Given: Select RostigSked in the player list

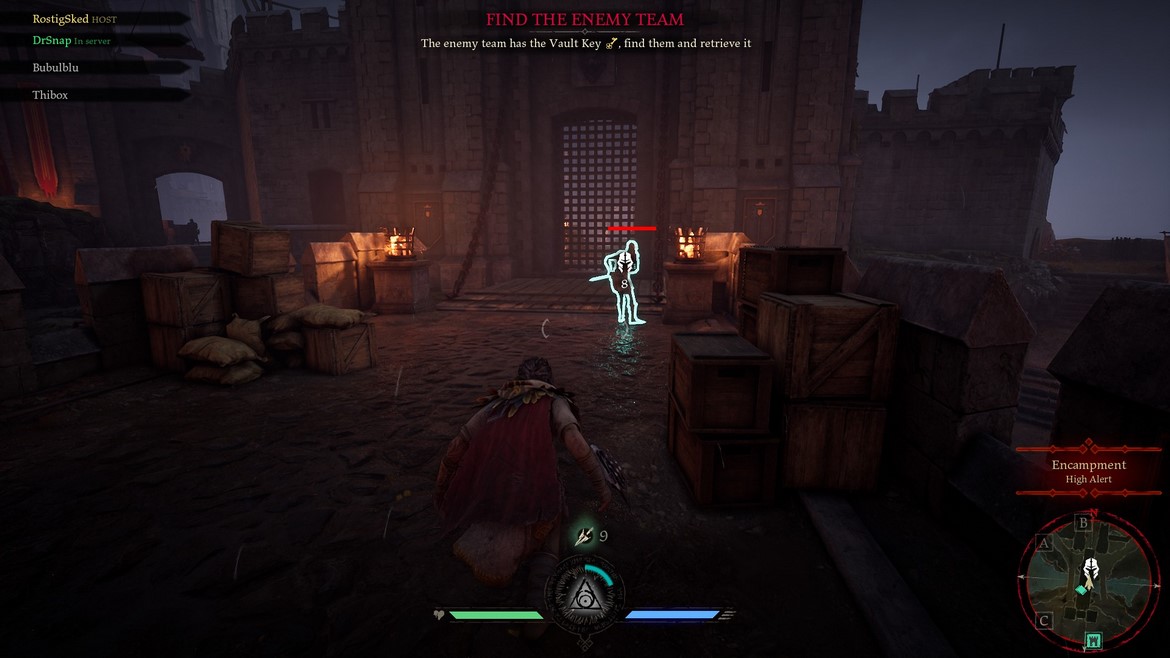Looking at the screenshot, I should point(61,19).
